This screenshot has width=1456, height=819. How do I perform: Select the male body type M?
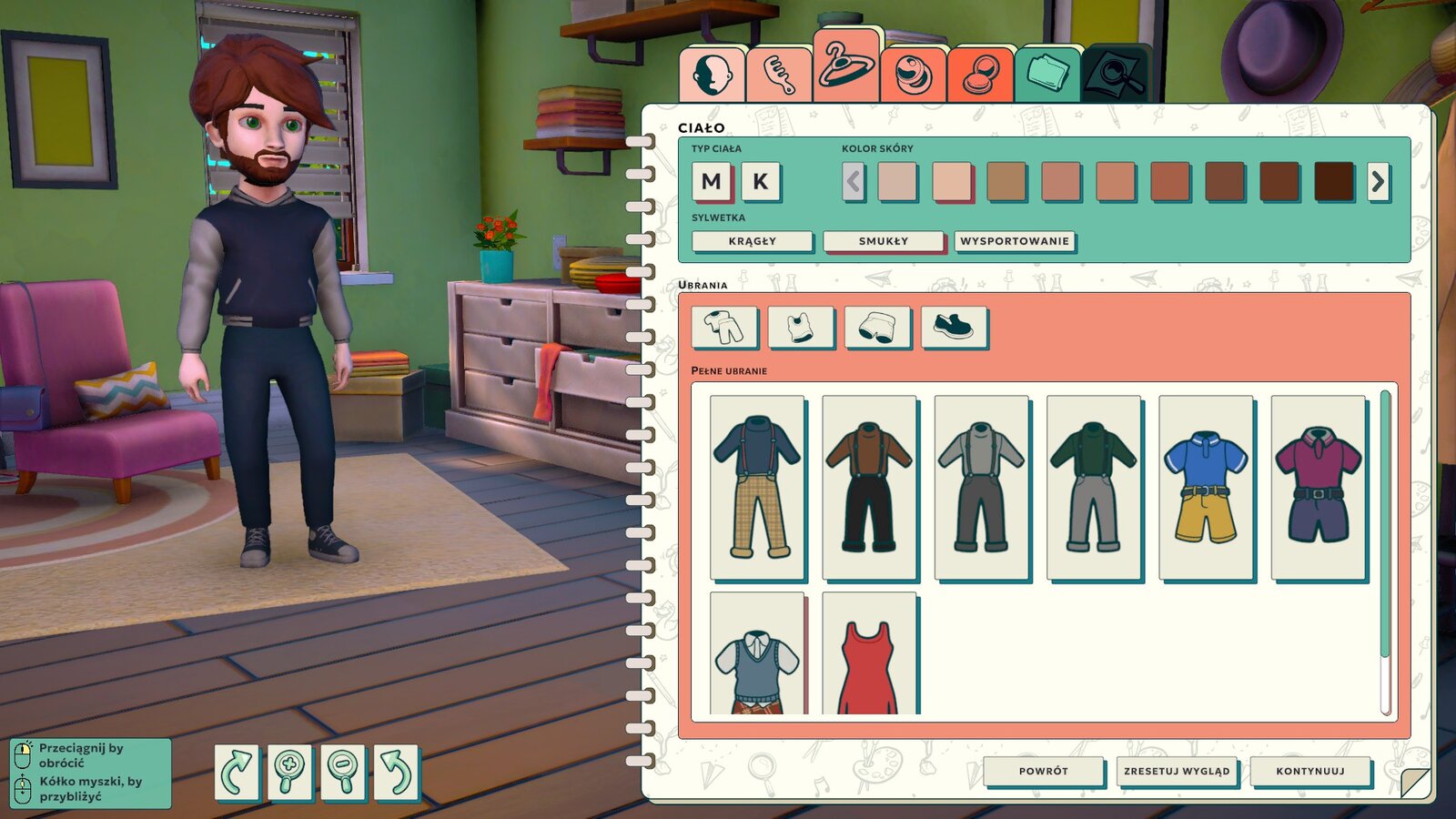712,182
